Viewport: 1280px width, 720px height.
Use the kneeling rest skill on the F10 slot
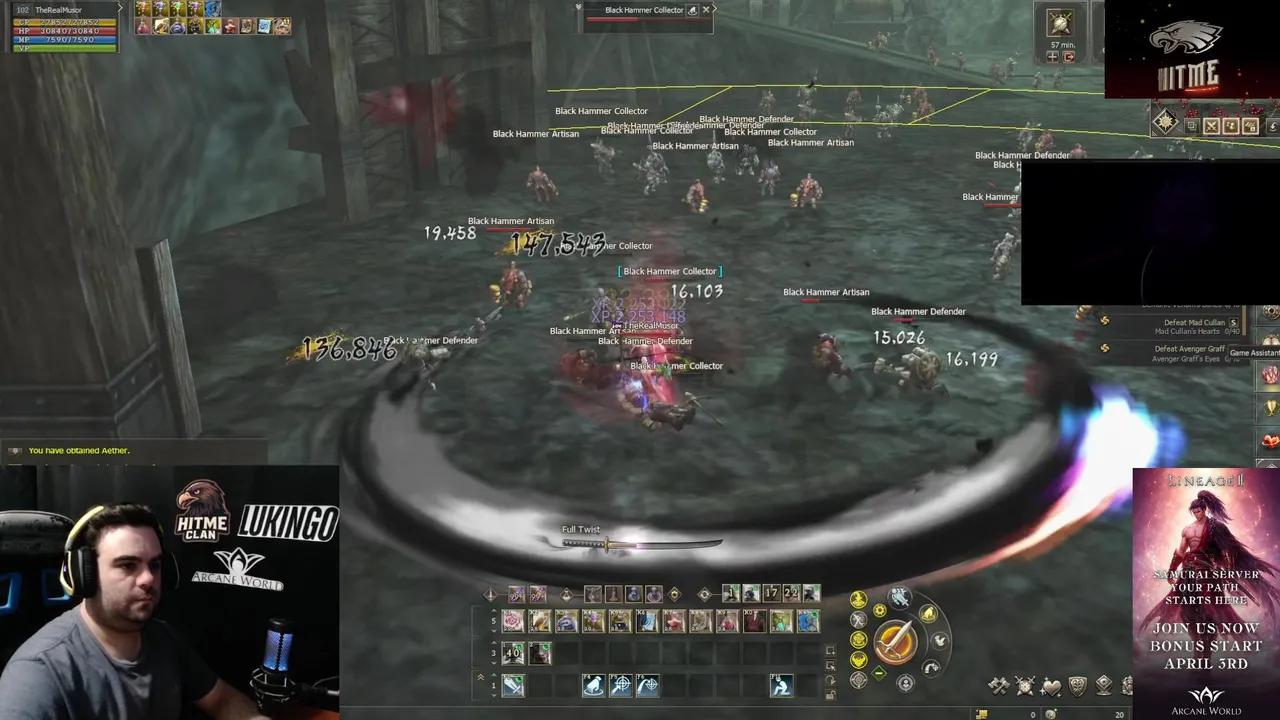click(780, 685)
